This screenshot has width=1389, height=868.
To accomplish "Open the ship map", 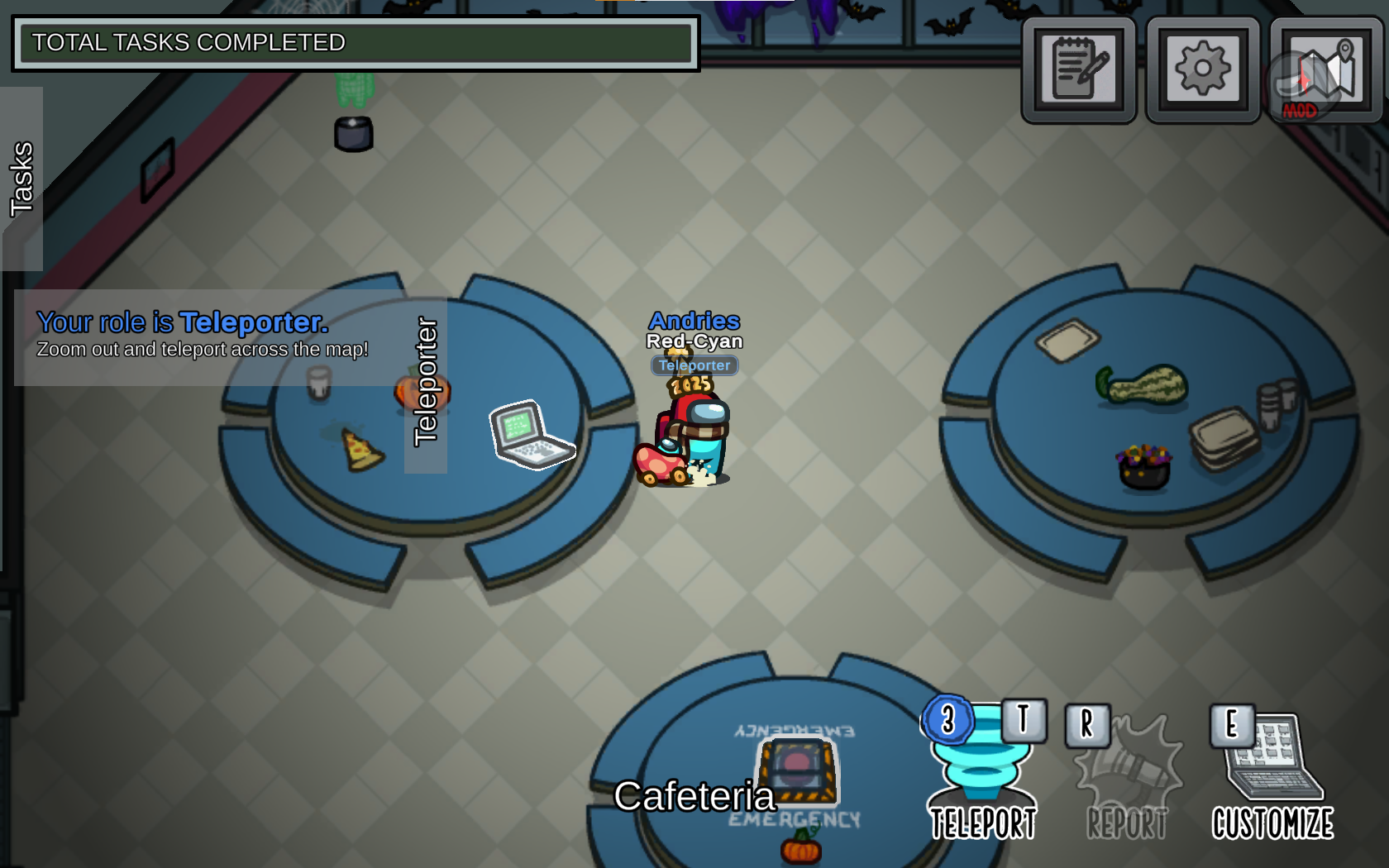I will tap(1326, 70).
